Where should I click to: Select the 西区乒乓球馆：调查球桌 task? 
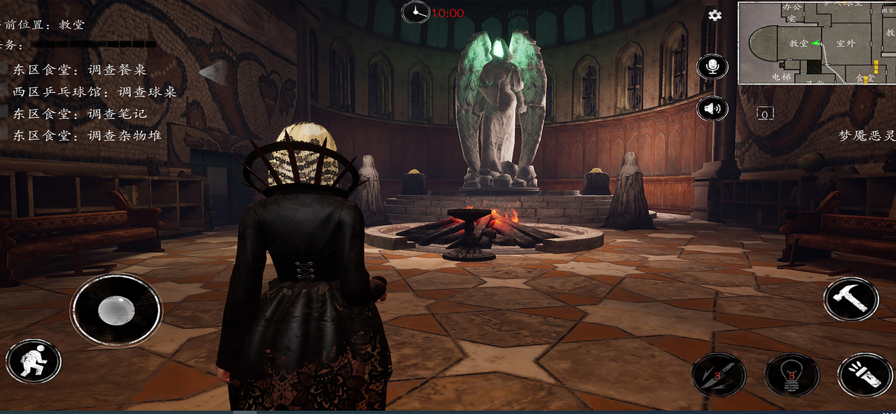coord(94,92)
